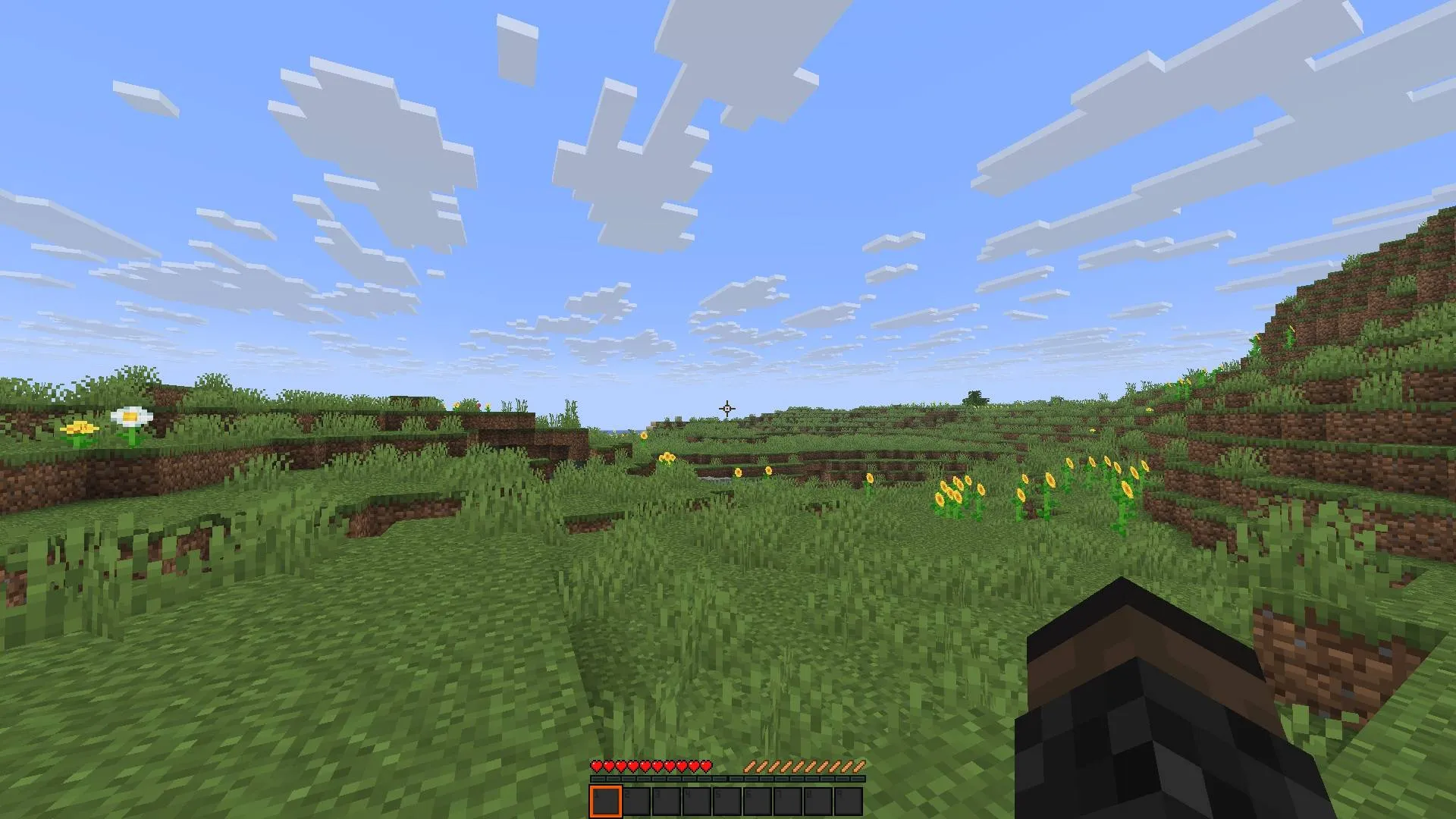Image resolution: width=1456 pixels, height=819 pixels.
Task: Click the crosshair at screen center
Action: 726,409
